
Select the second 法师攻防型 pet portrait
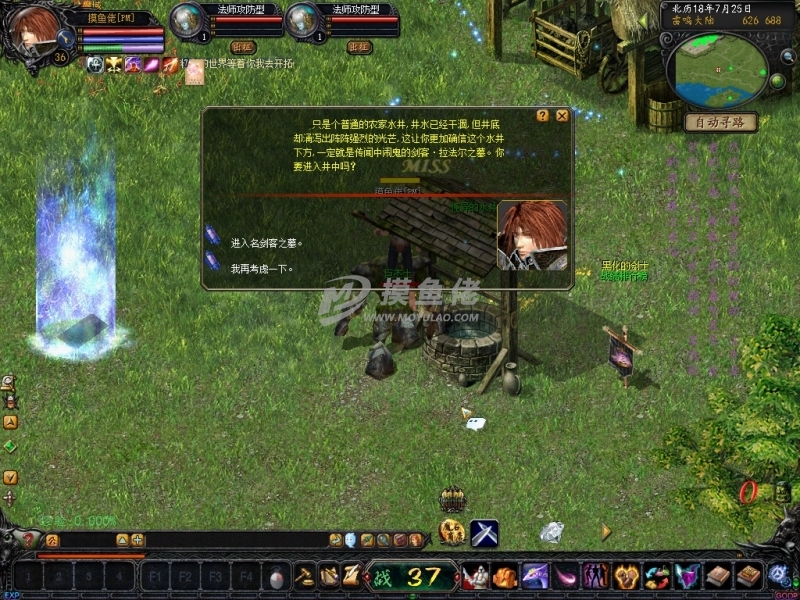tap(302, 22)
